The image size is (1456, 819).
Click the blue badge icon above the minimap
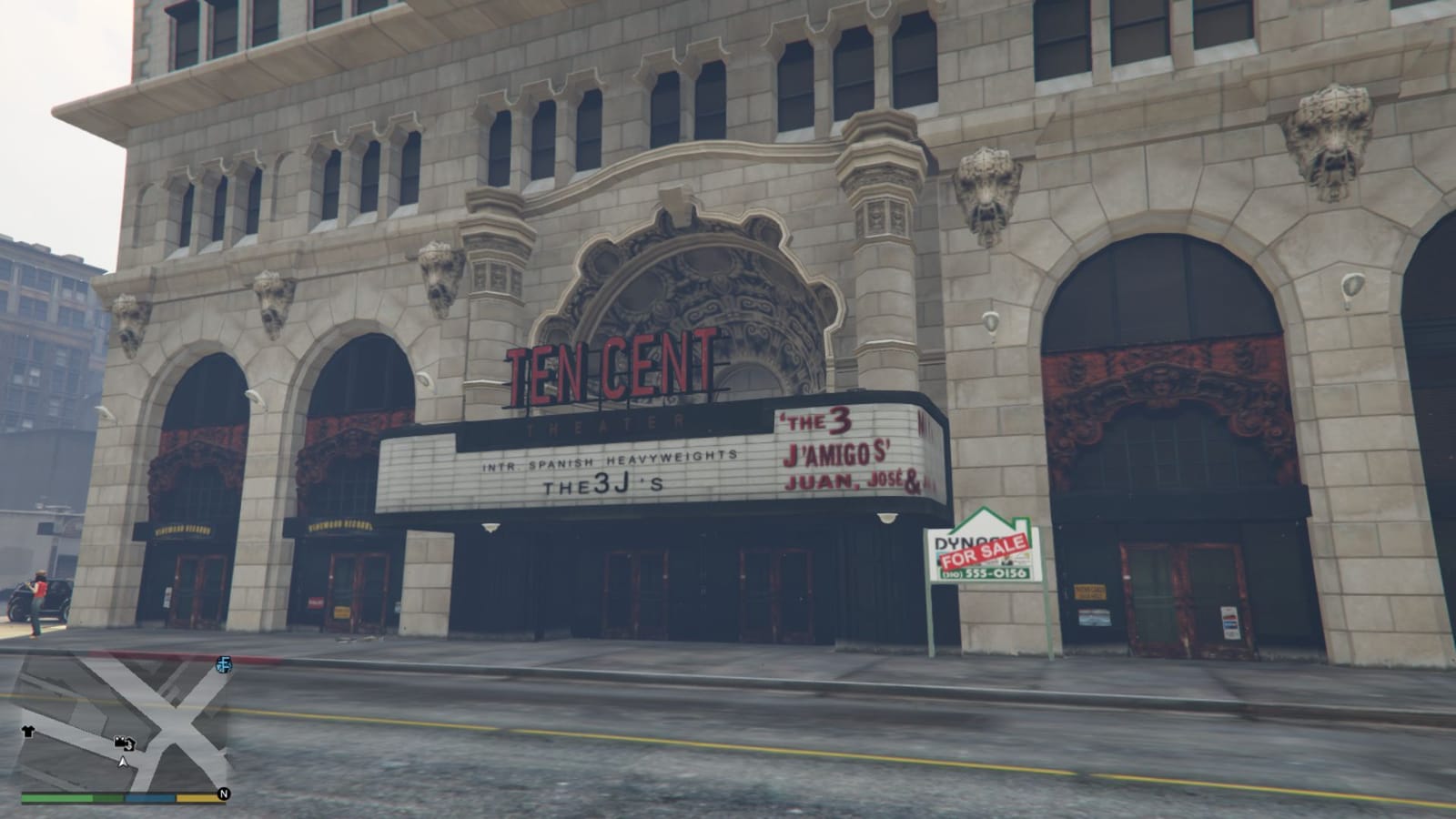tap(223, 665)
